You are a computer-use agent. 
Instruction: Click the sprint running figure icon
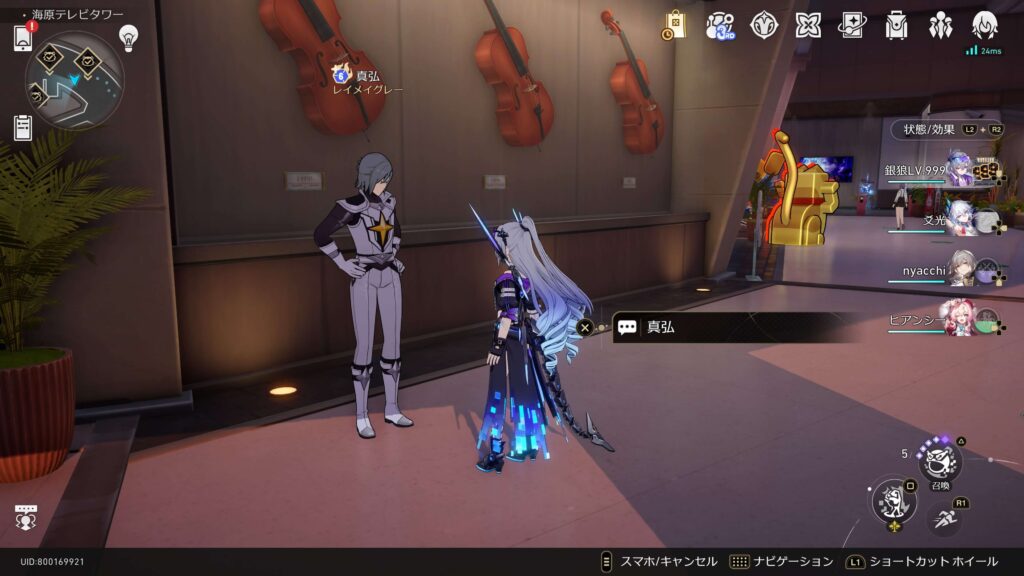[x=945, y=517]
